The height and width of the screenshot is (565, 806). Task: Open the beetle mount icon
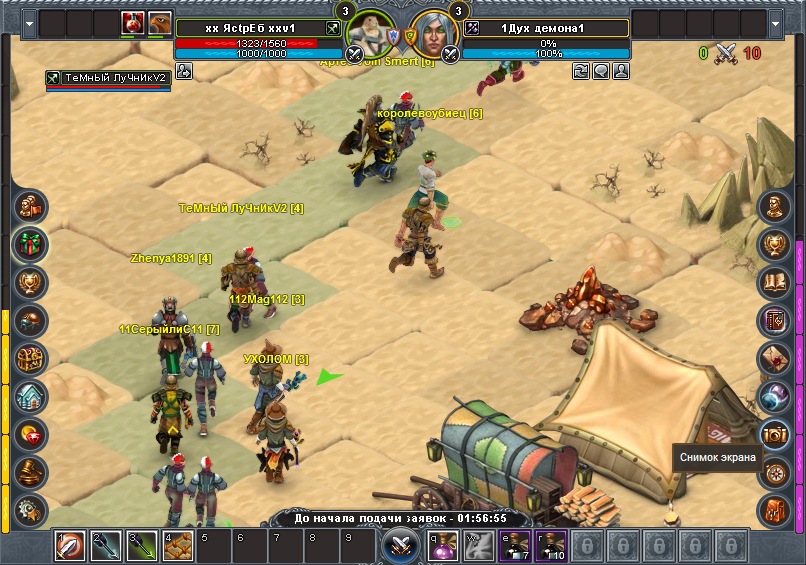coord(31,321)
